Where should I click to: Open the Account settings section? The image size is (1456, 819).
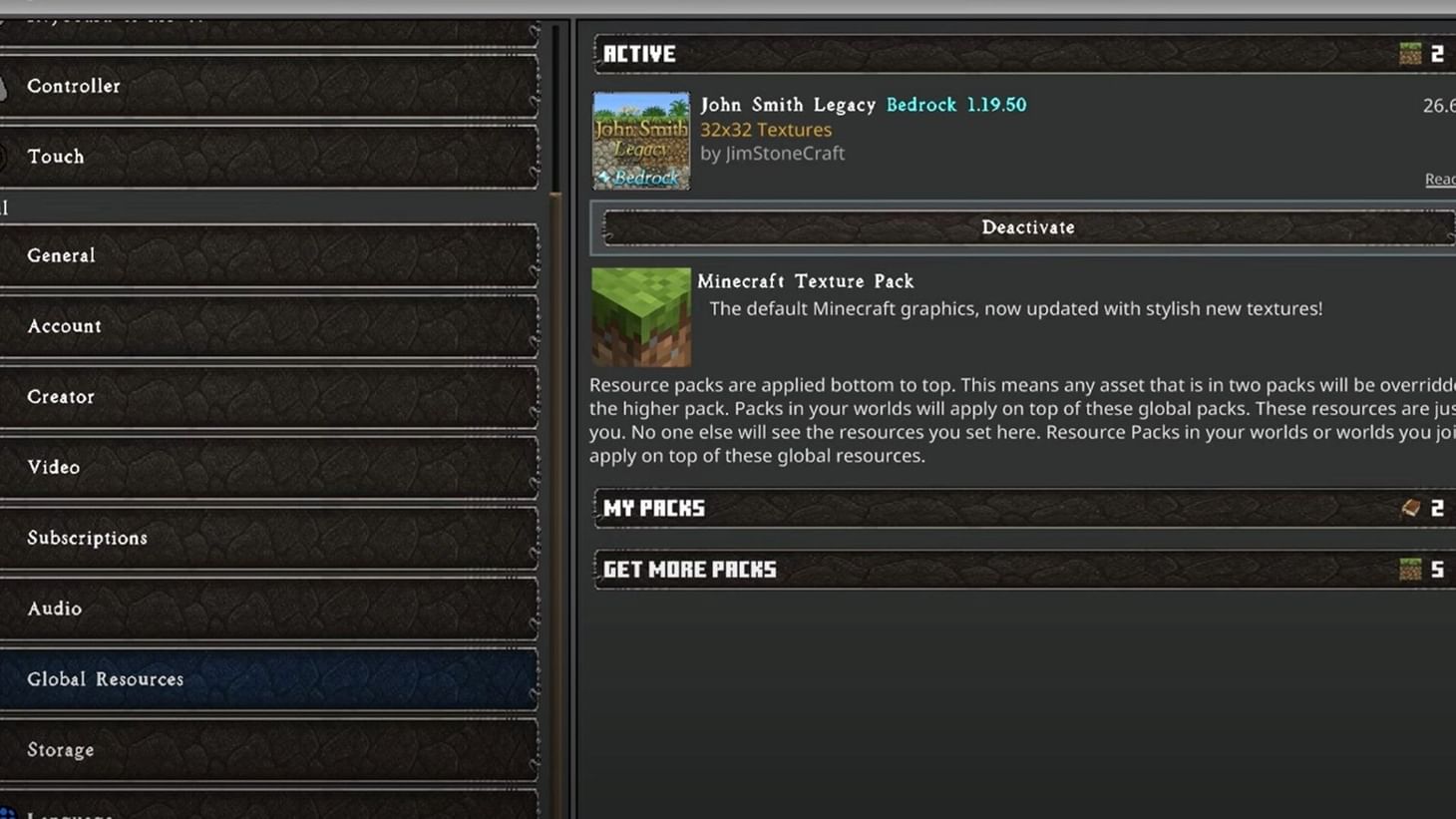coord(269,326)
